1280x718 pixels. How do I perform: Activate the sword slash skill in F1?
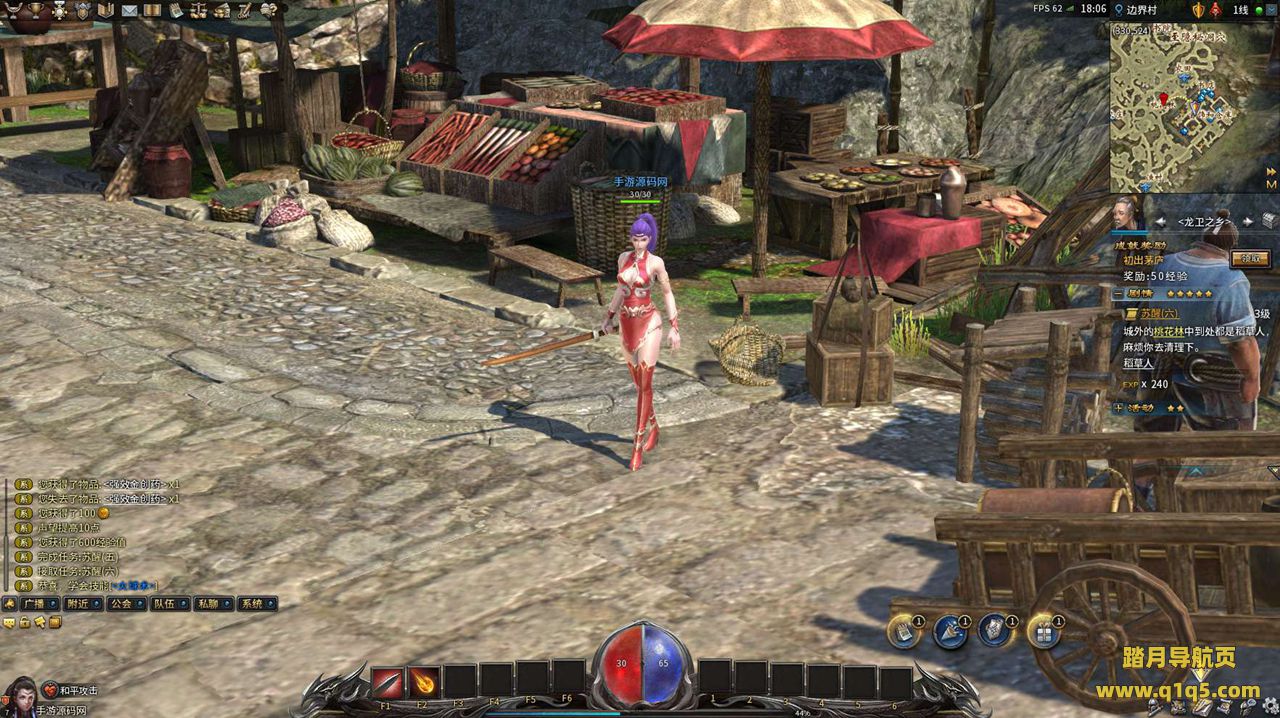(x=387, y=683)
